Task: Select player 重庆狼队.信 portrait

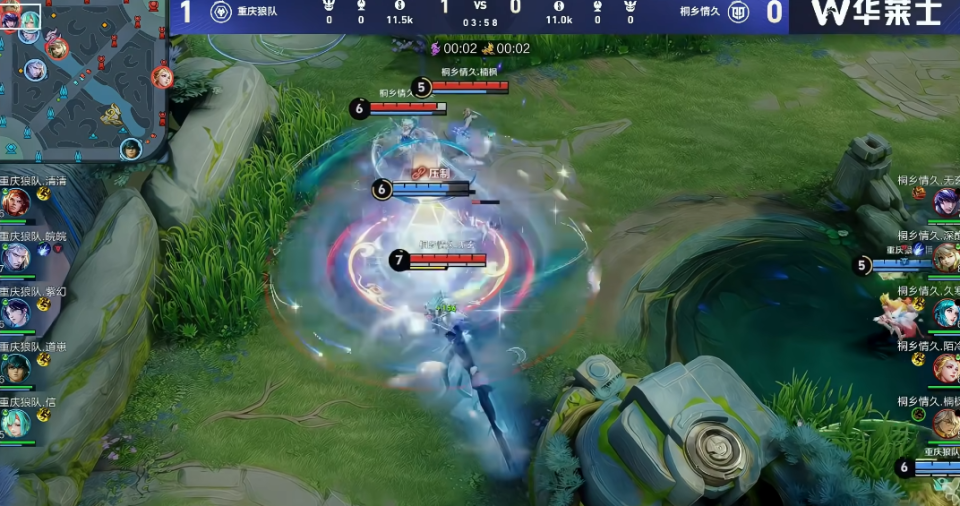Action: 15,423
